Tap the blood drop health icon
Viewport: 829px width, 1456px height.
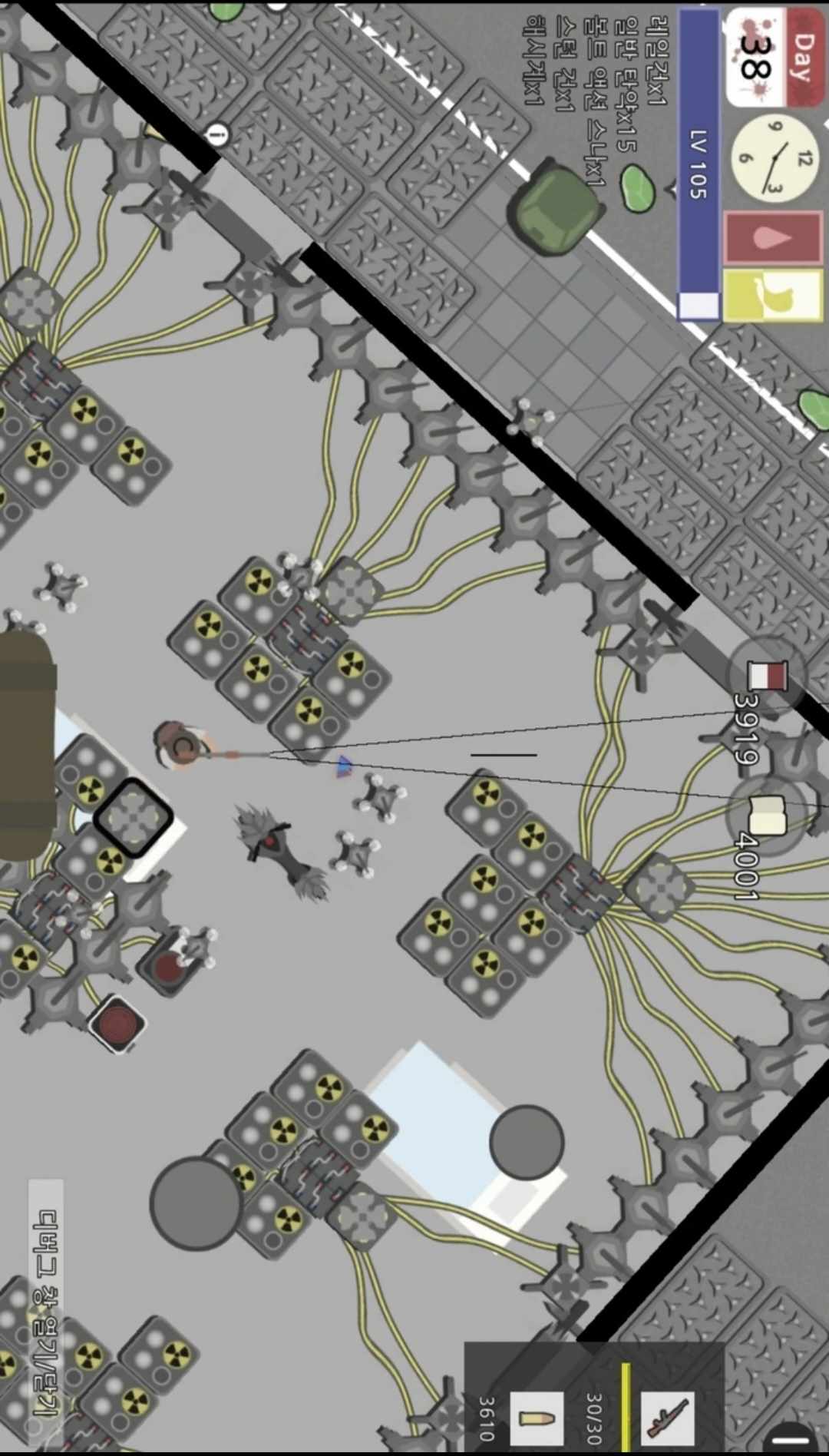coord(772,238)
